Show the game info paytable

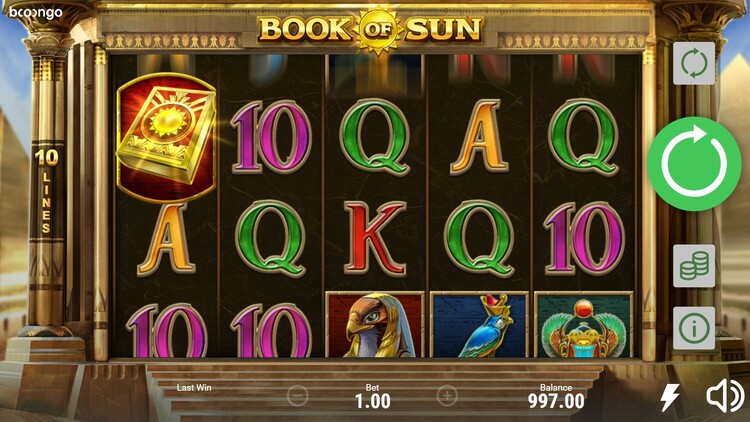pos(694,327)
